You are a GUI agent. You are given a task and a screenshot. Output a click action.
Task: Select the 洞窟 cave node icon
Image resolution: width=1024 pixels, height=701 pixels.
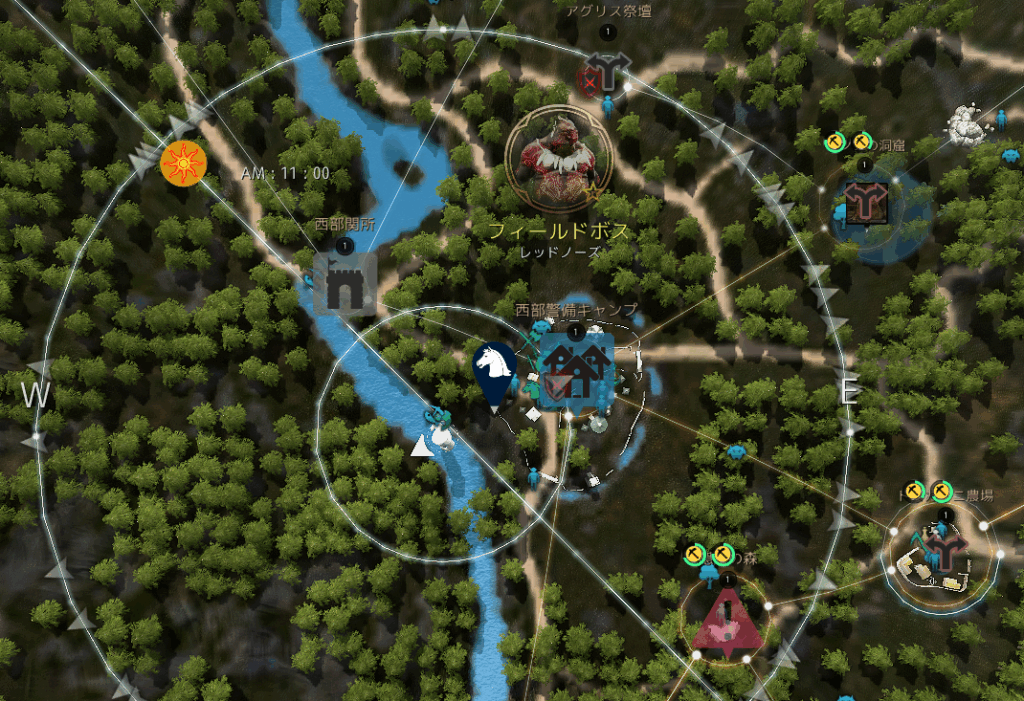[862, 203]
